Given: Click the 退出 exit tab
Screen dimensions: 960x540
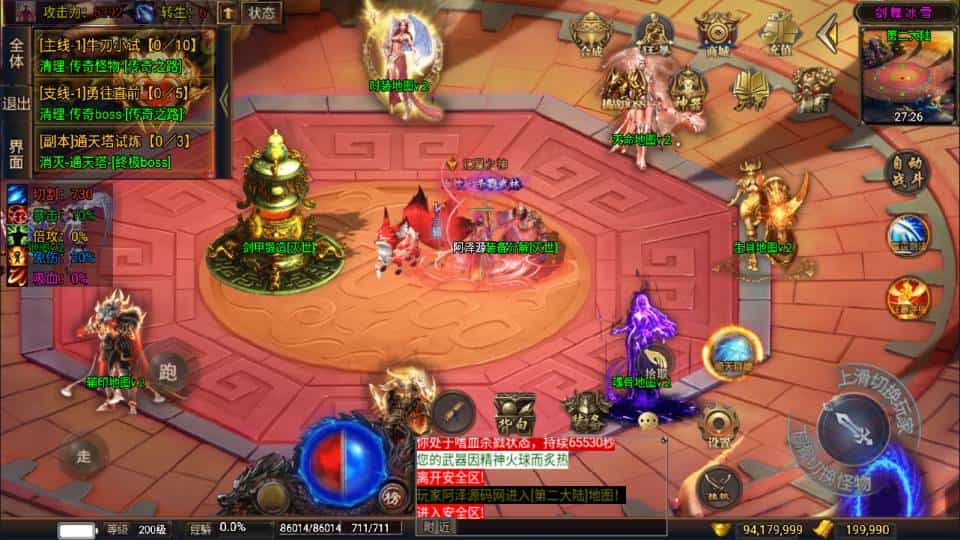Looking at the screenshot, I should tap(16, 103).
